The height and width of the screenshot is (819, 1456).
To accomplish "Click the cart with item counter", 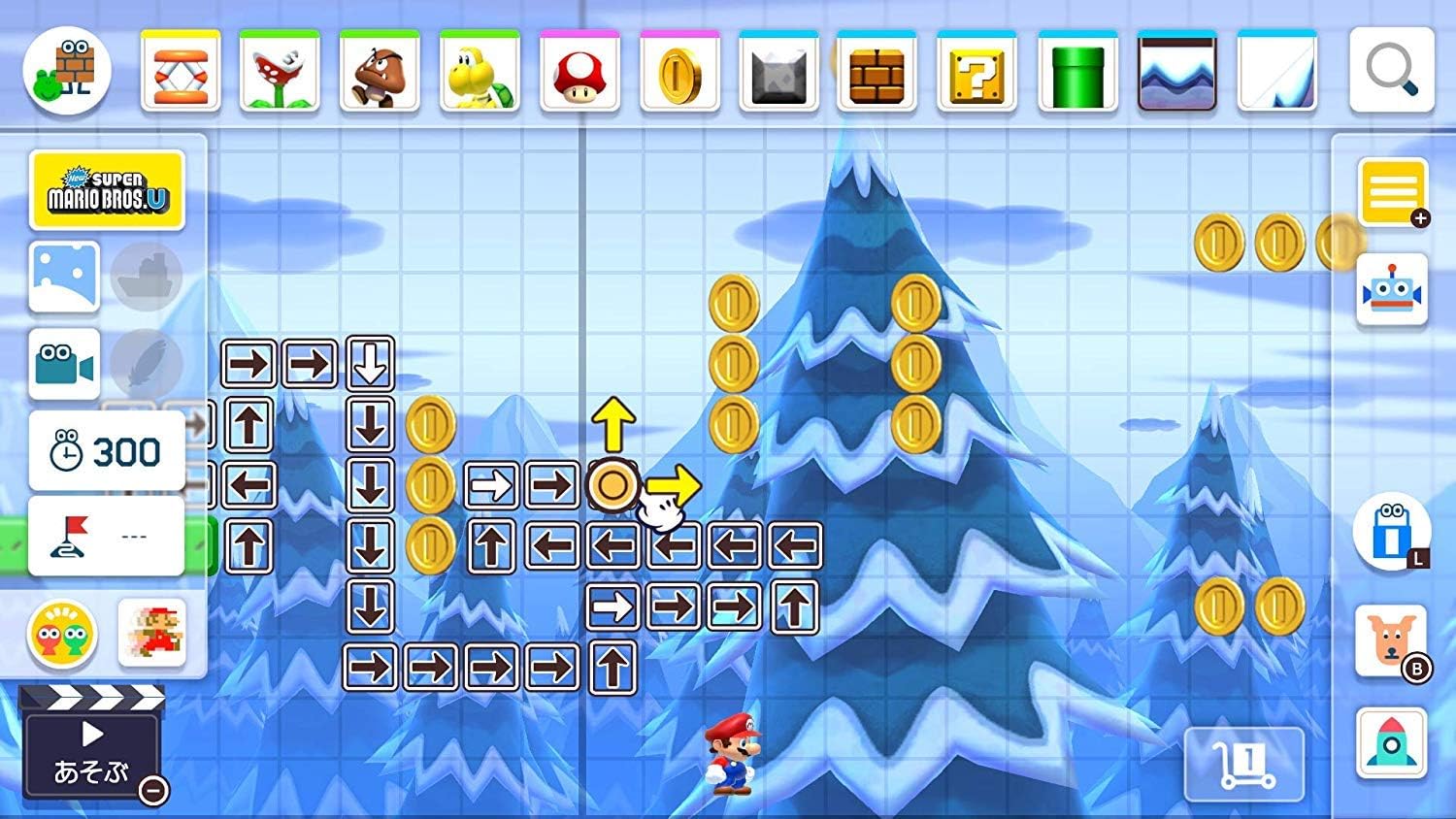I will pyautogui.click(x=1245, y=765).
